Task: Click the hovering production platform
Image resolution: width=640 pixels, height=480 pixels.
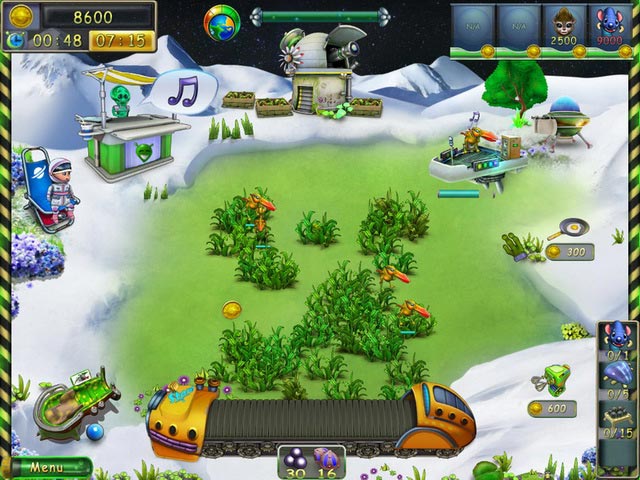Action: 478,158
